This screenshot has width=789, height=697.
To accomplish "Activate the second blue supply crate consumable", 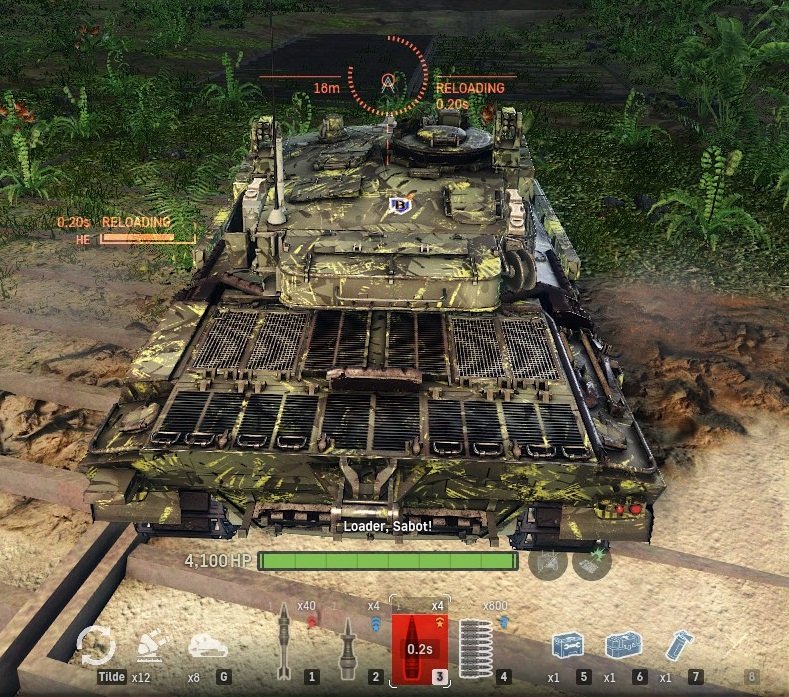I will pos(622,645).
